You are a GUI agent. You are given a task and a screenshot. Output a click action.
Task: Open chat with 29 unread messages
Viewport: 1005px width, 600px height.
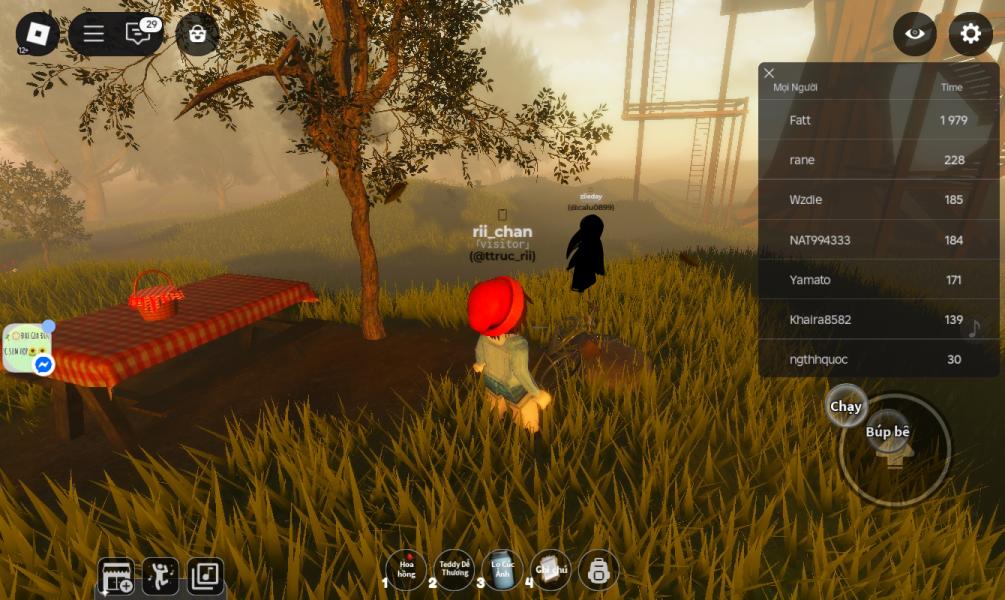point(139,34)
